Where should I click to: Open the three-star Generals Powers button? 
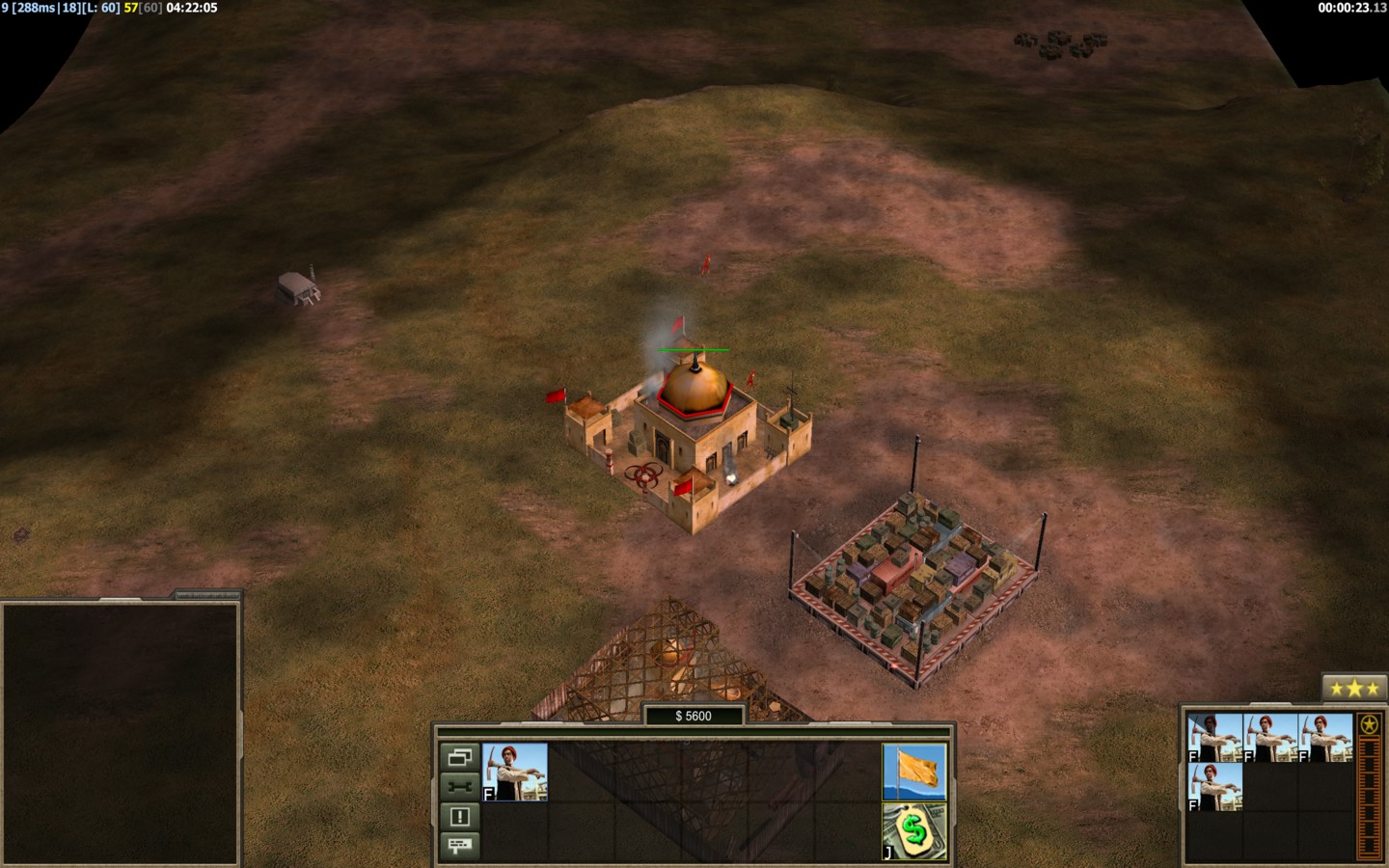[1354, 689]
